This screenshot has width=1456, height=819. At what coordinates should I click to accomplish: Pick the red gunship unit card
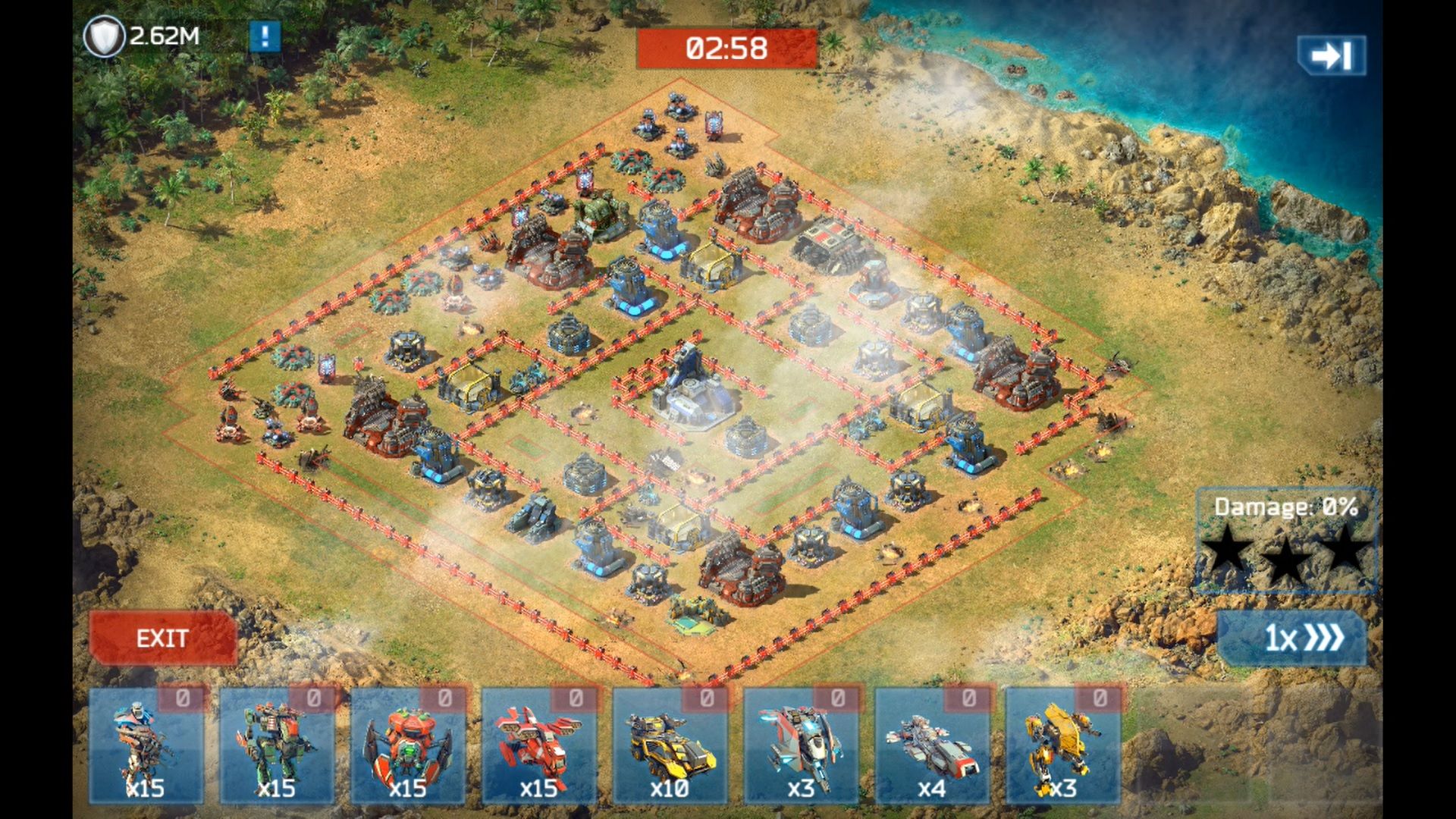(x=539, y=746)
